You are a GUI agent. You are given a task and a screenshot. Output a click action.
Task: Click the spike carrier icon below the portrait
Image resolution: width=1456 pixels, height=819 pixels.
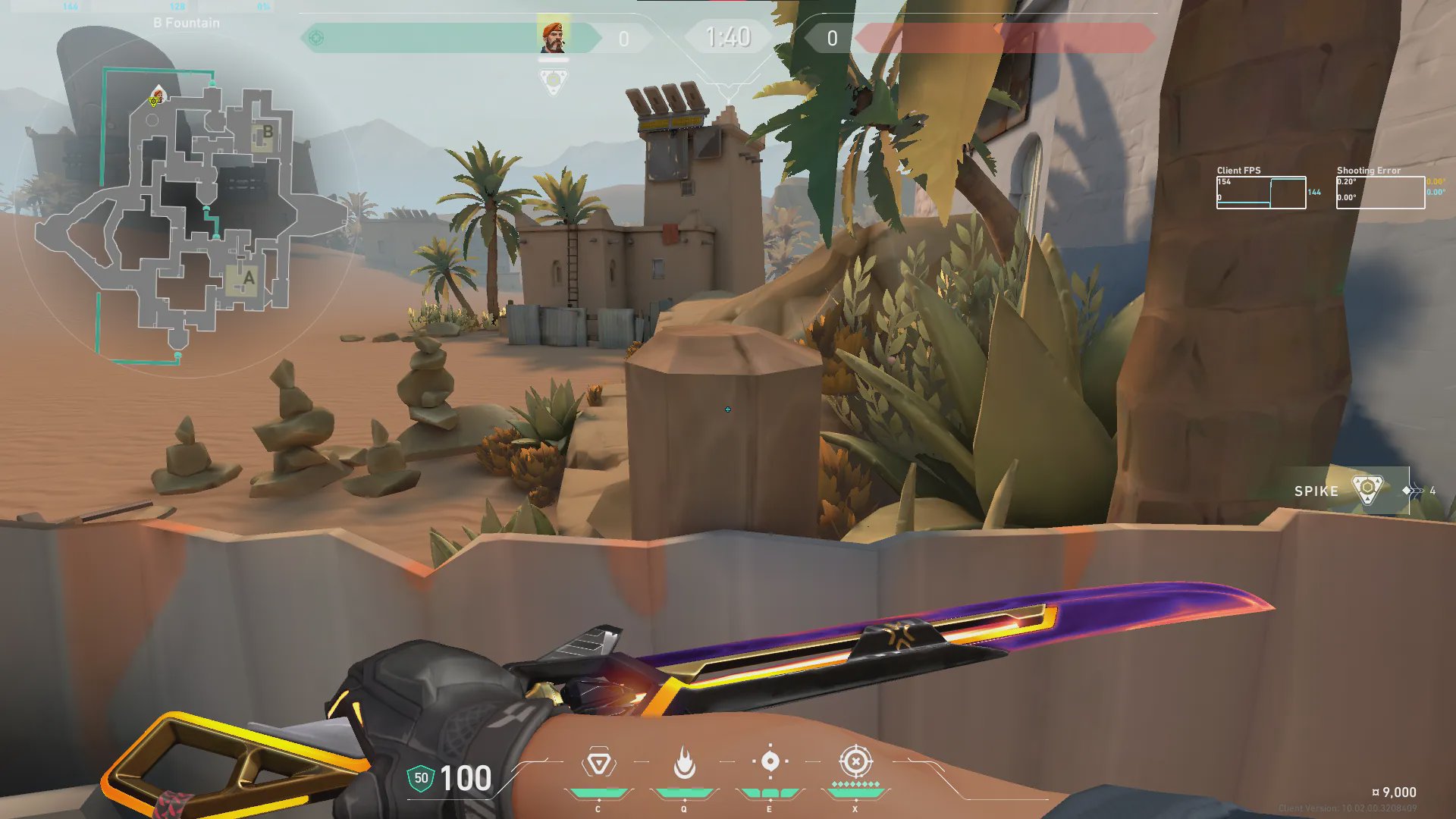554,80
